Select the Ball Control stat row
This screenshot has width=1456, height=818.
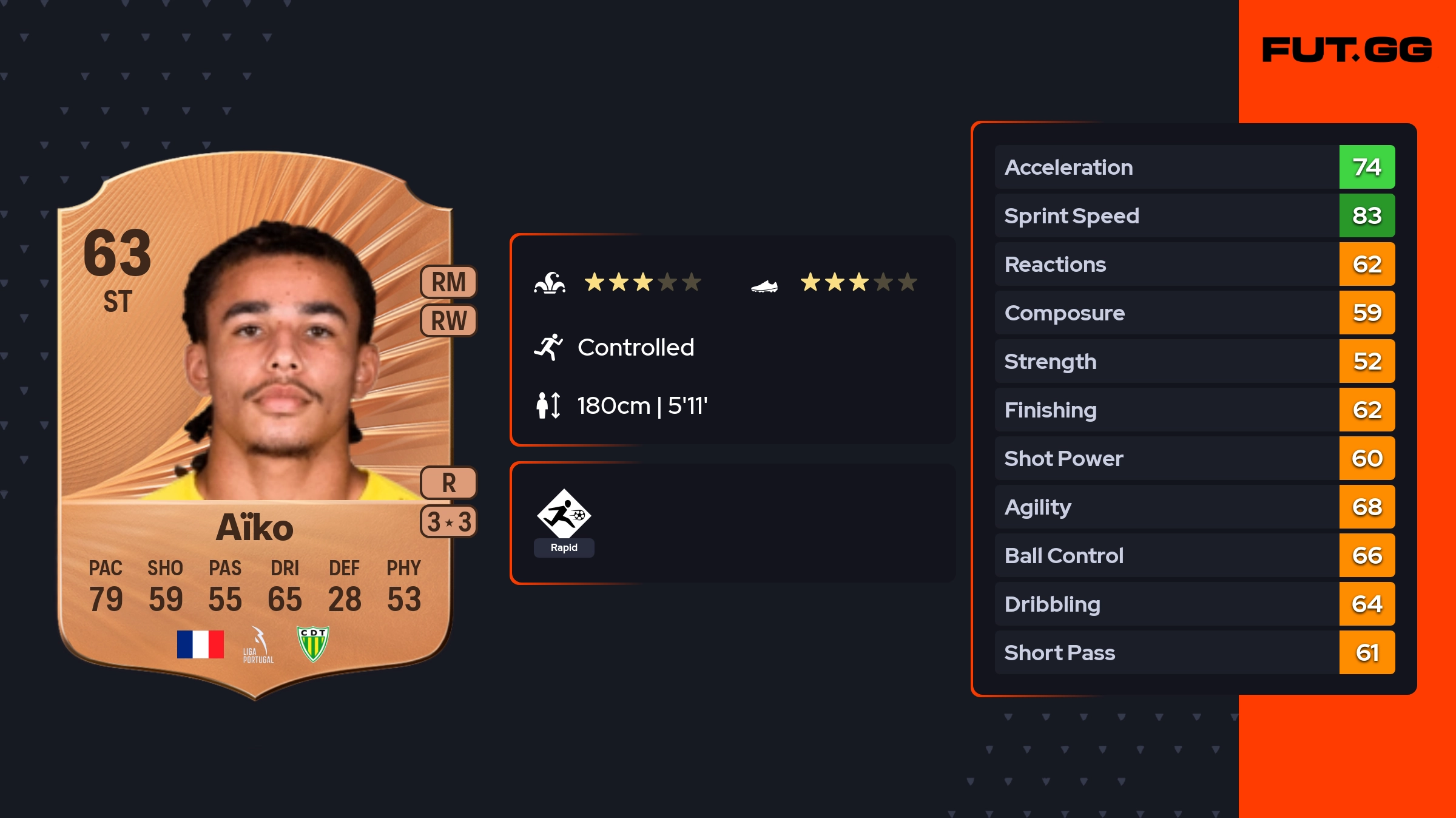coord(1194,555)
